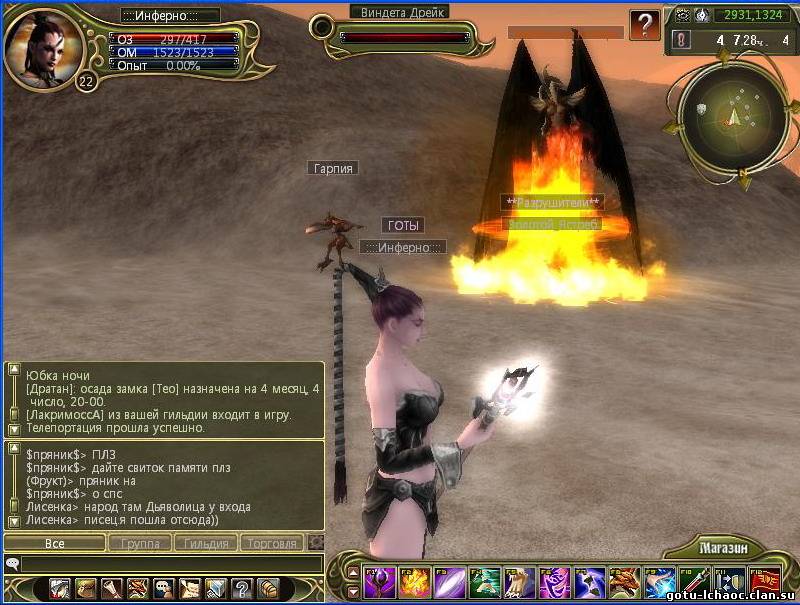
Task: Select the Торговля chat tab
Action: pyautogui.click(x=272, y=543)
